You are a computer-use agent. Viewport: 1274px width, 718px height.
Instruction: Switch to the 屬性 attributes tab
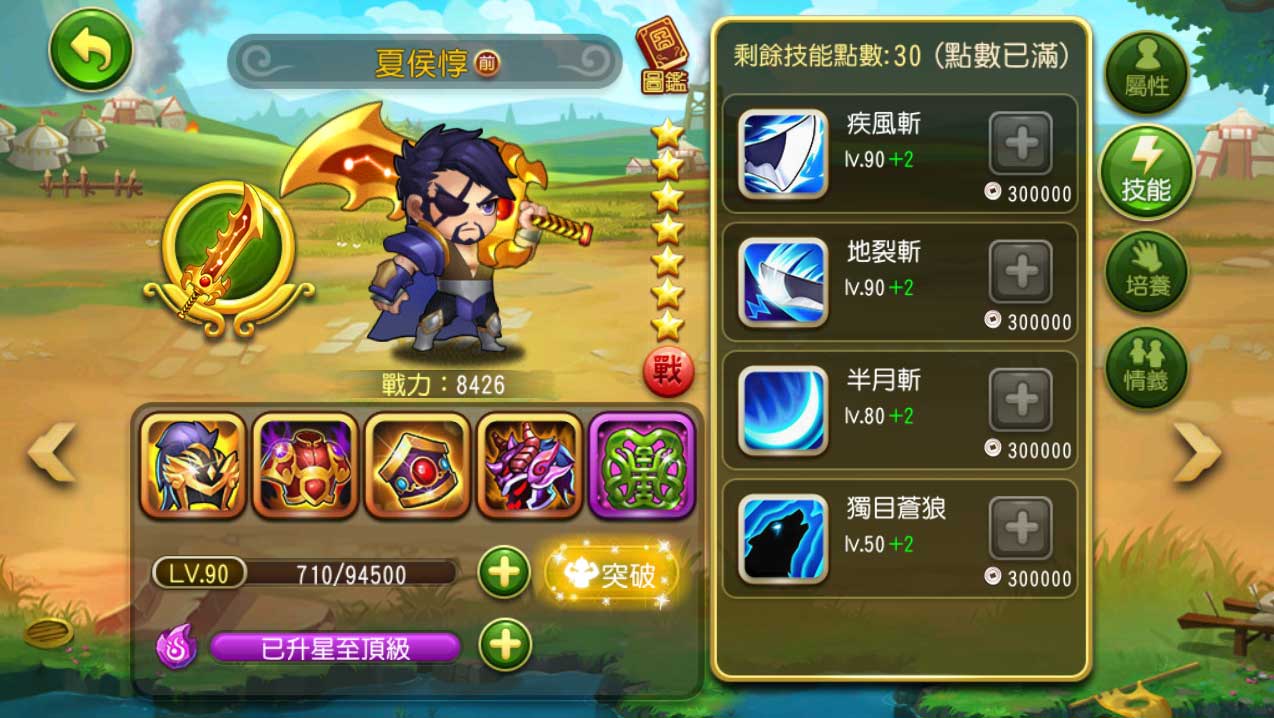point(1146,74)
